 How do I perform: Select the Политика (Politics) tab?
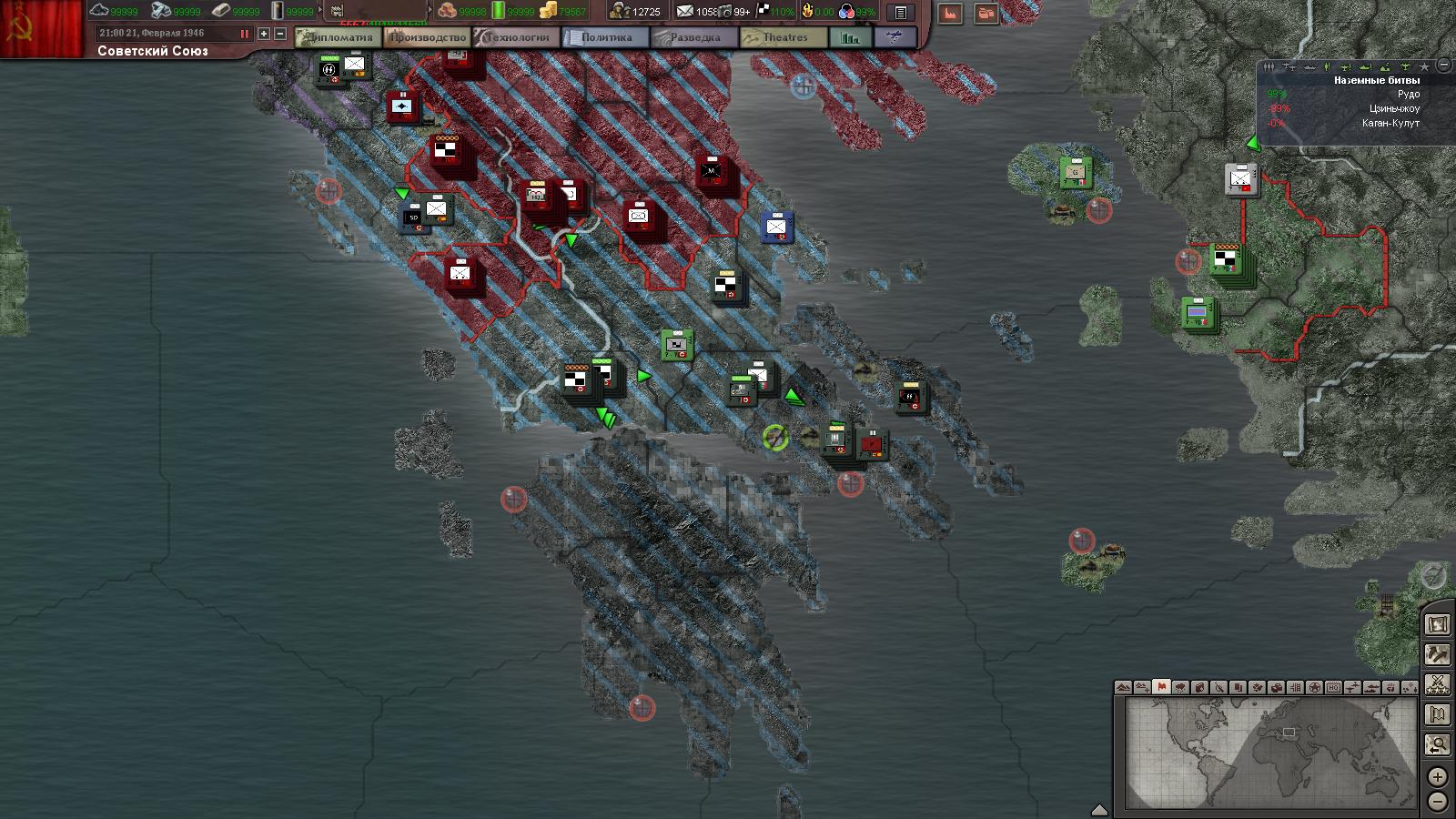604,38
